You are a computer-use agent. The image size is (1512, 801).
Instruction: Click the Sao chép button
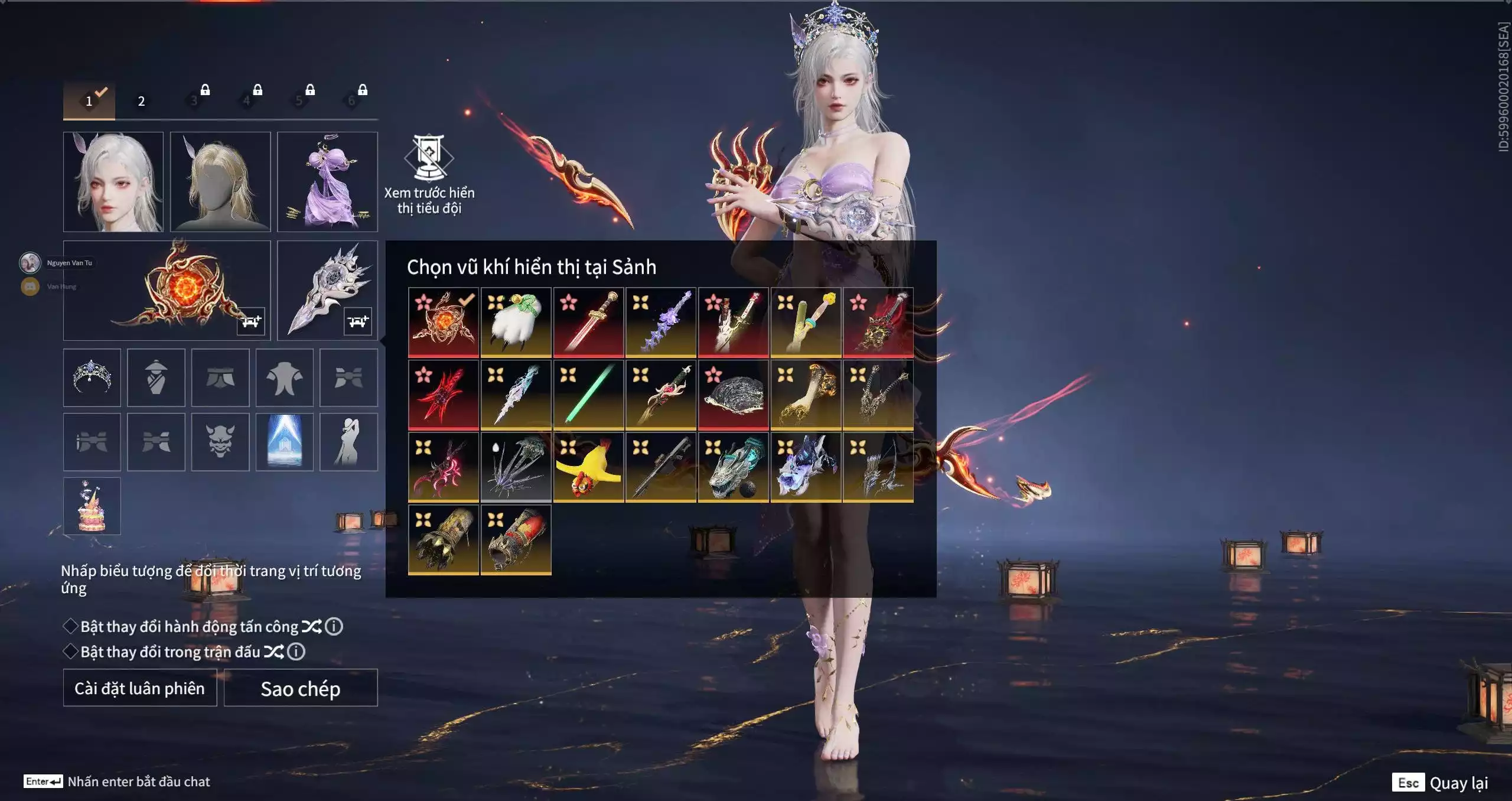301,688
